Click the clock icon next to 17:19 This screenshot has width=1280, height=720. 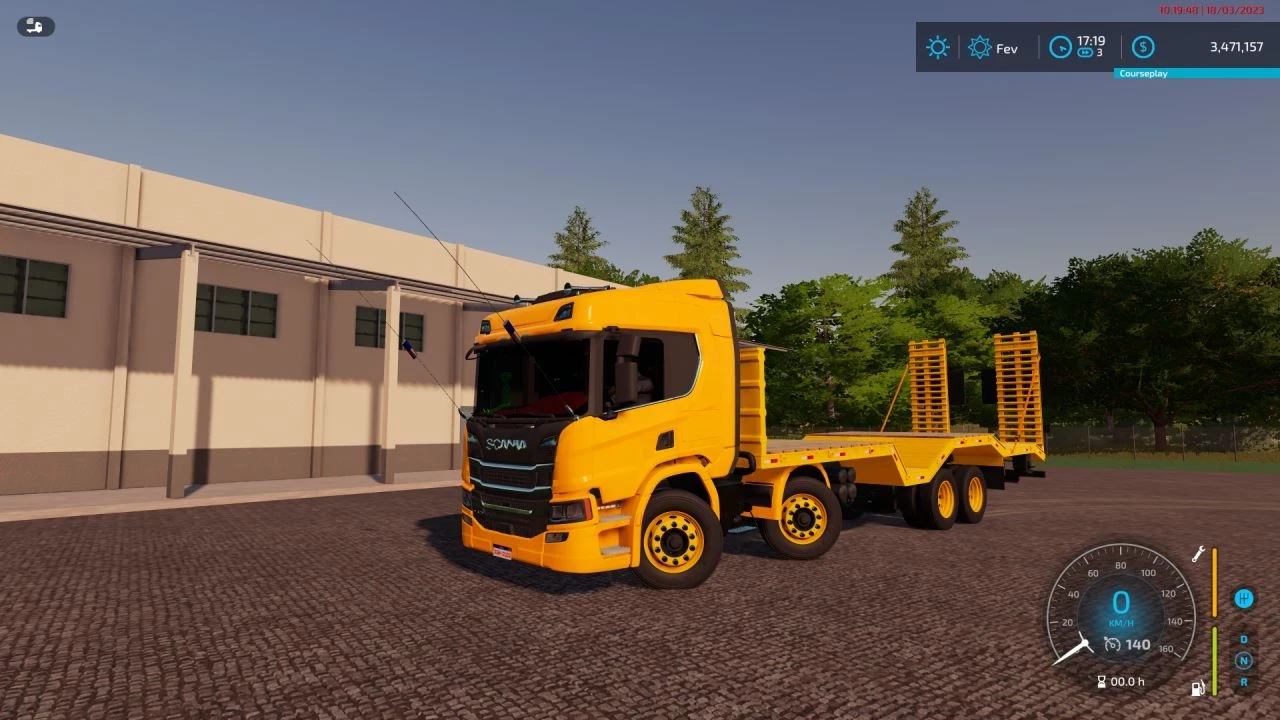pos(1059,47)
